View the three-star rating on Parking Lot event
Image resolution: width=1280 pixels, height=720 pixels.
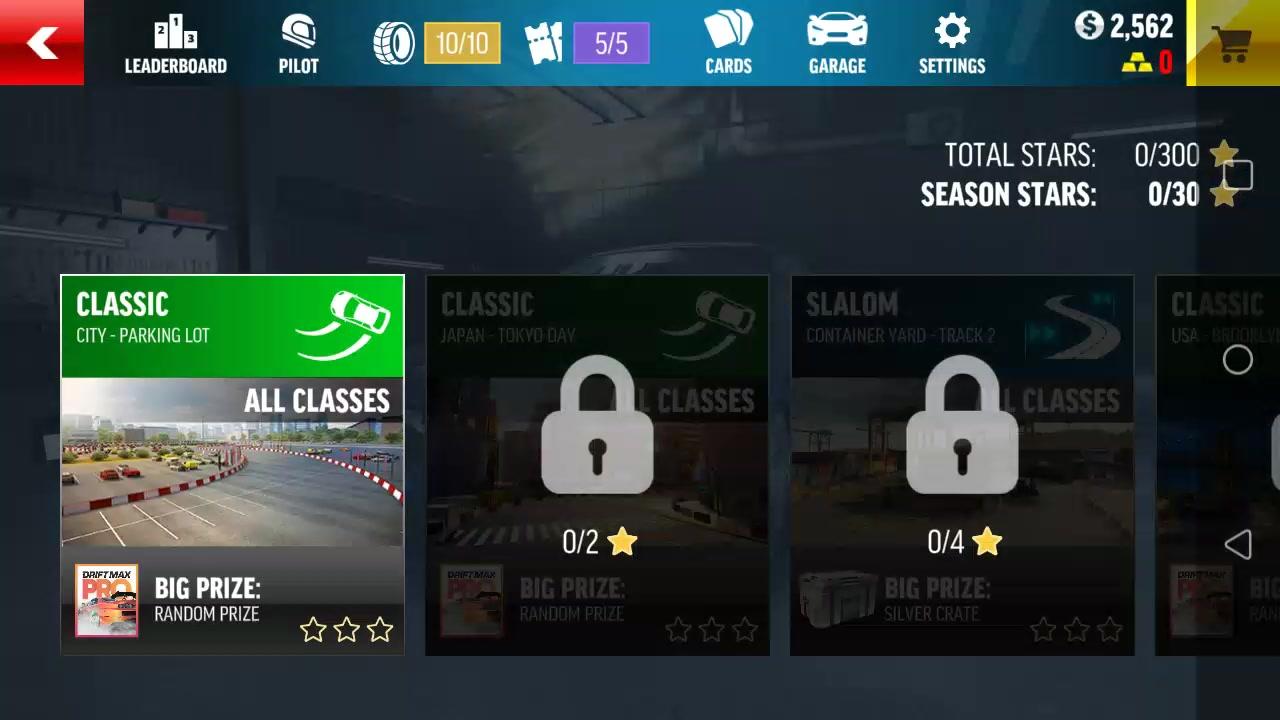point(346,630)
